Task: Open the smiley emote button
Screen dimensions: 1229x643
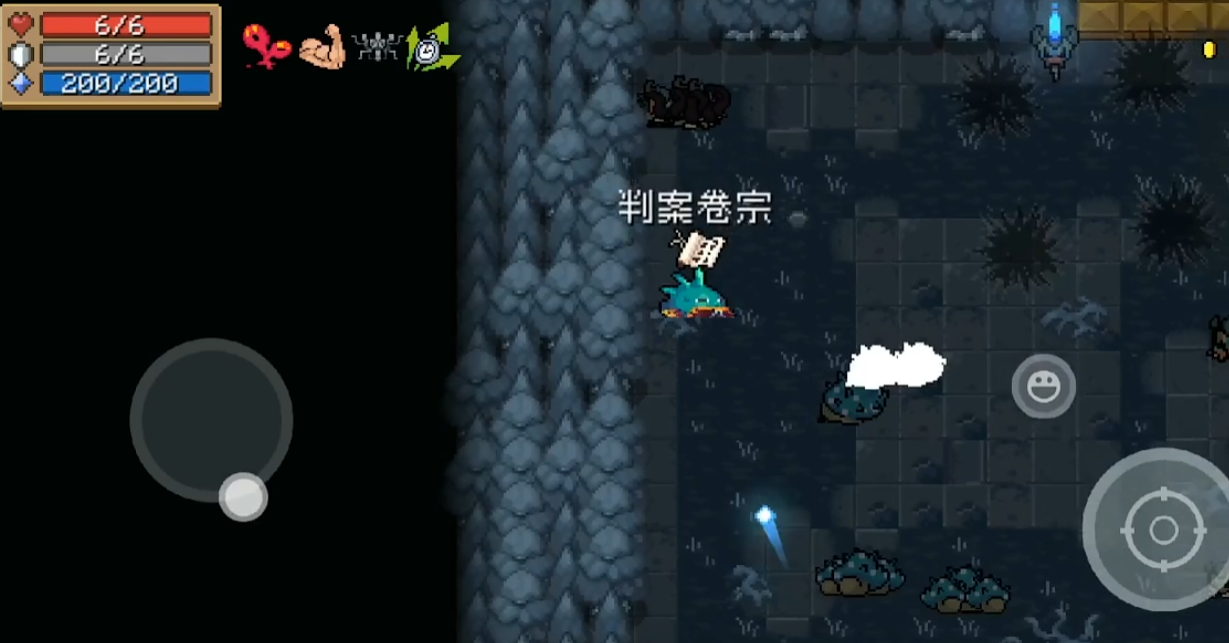Action: click(1043, 385)
